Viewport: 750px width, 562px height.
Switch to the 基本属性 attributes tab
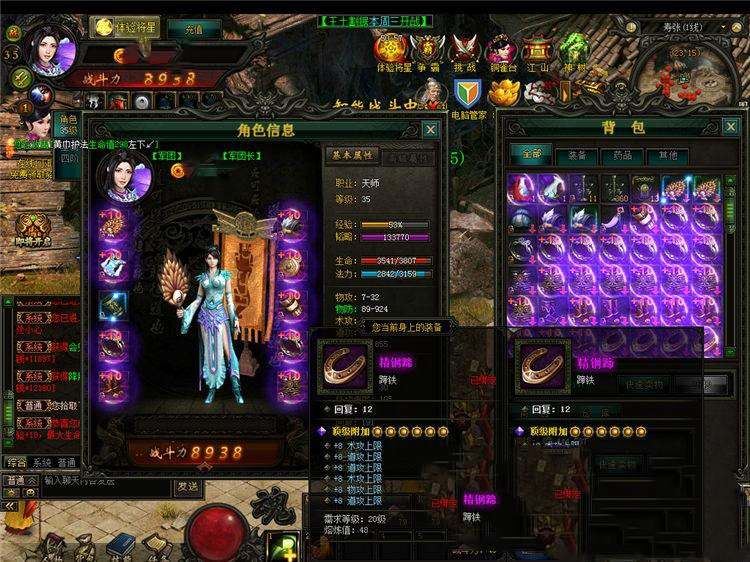pos(351,156)
